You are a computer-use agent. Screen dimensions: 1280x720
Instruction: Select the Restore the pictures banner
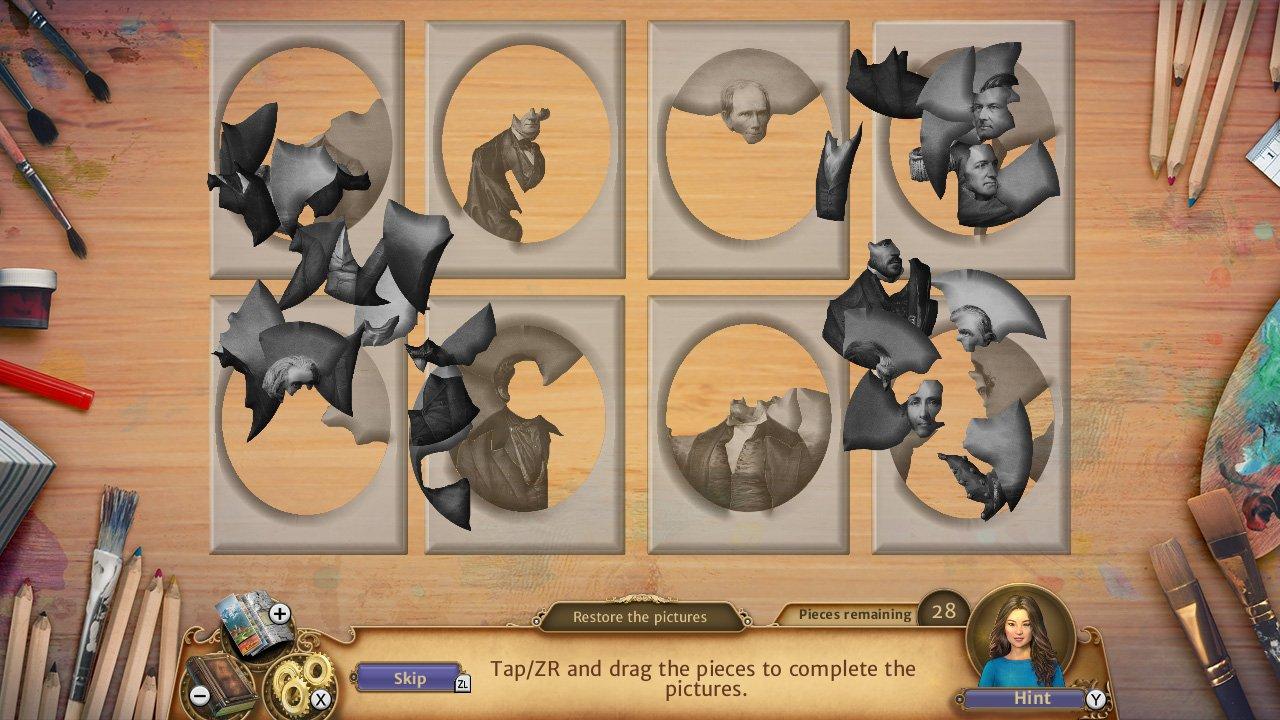point(640,617)
